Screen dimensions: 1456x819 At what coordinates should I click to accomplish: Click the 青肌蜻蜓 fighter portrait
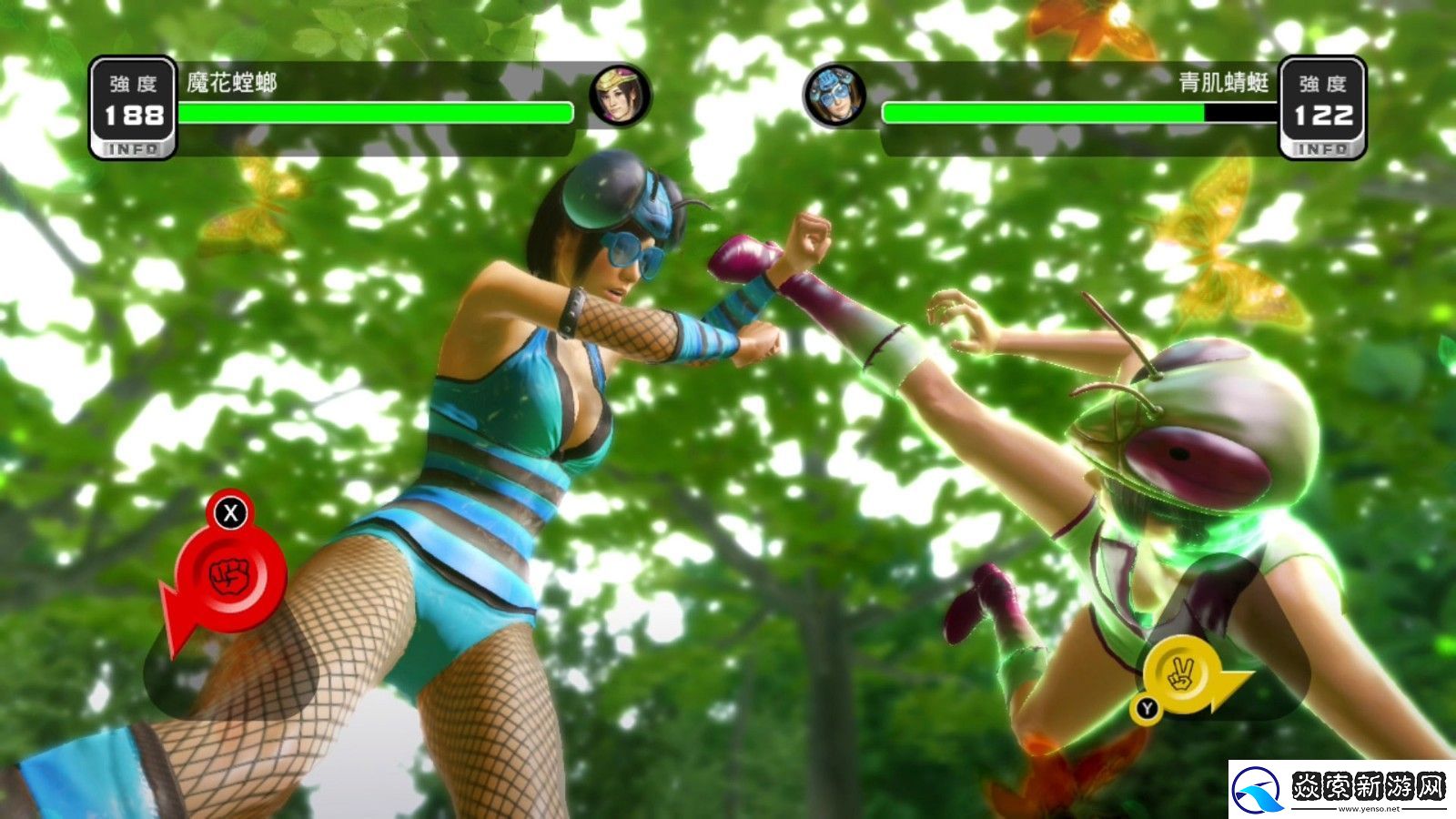(834, 96)
